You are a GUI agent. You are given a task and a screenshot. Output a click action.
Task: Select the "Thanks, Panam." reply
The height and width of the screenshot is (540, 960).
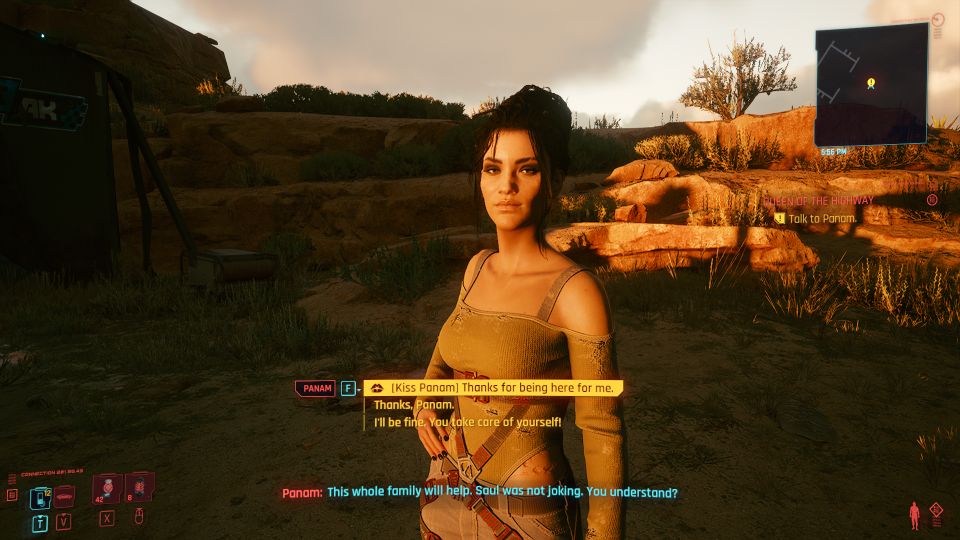pos(414,405)
